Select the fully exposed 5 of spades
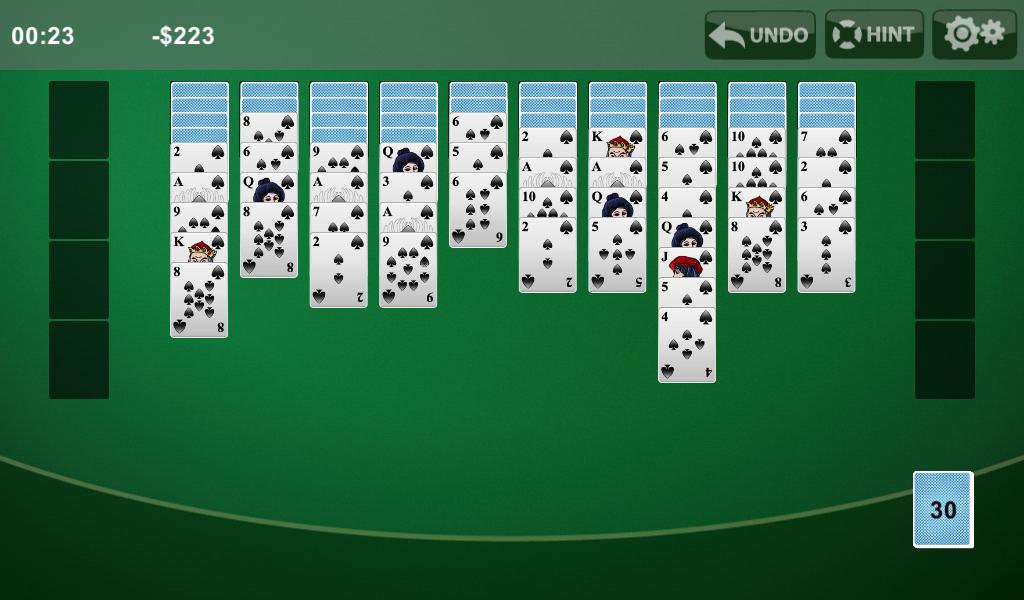The height and width of the screenshot is (600, 1024). 617,255
